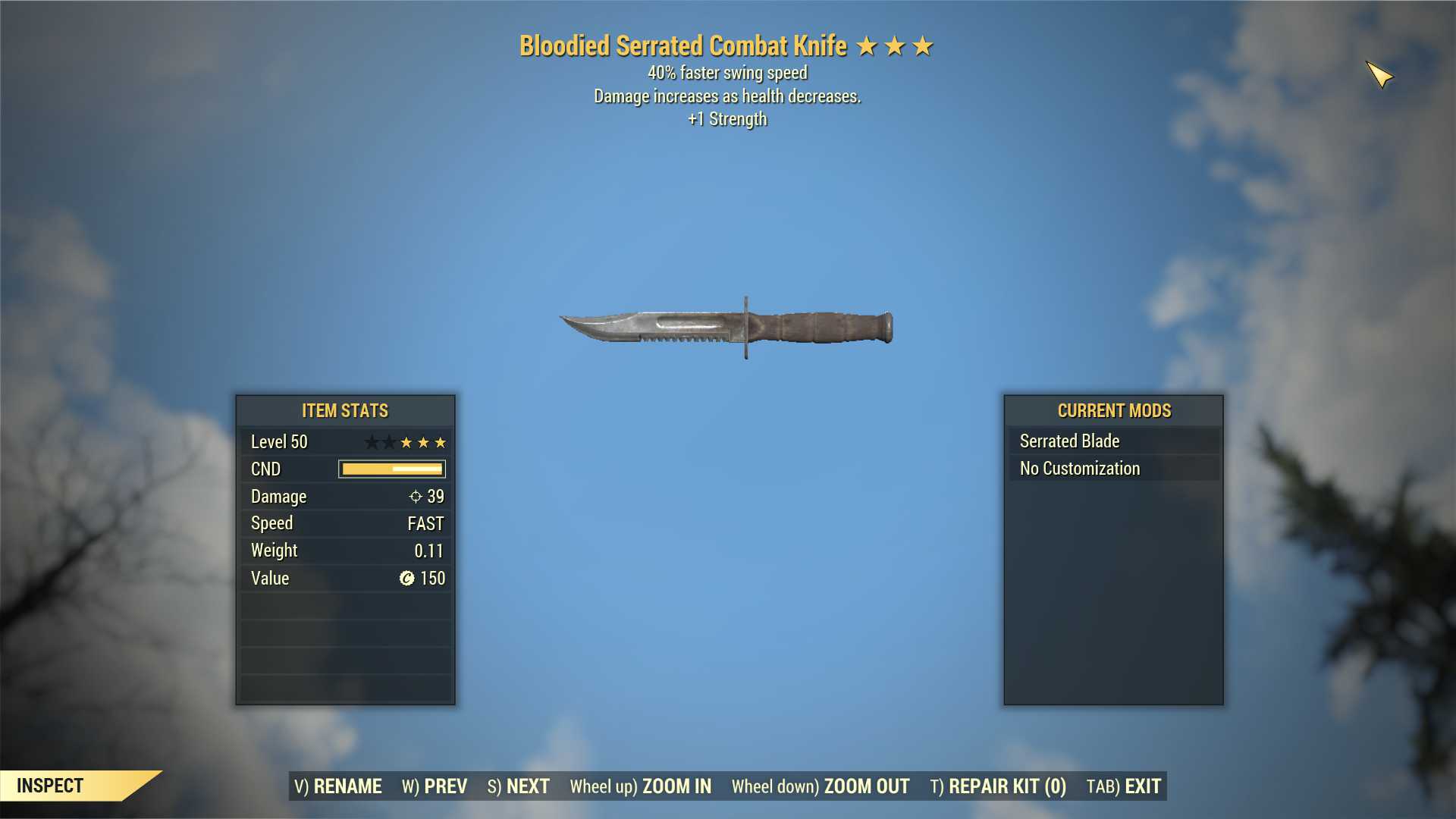Viewport: 1456px width, 819px height.
Task: Use the Repair Kit (0) option
Action: (998, 786)
